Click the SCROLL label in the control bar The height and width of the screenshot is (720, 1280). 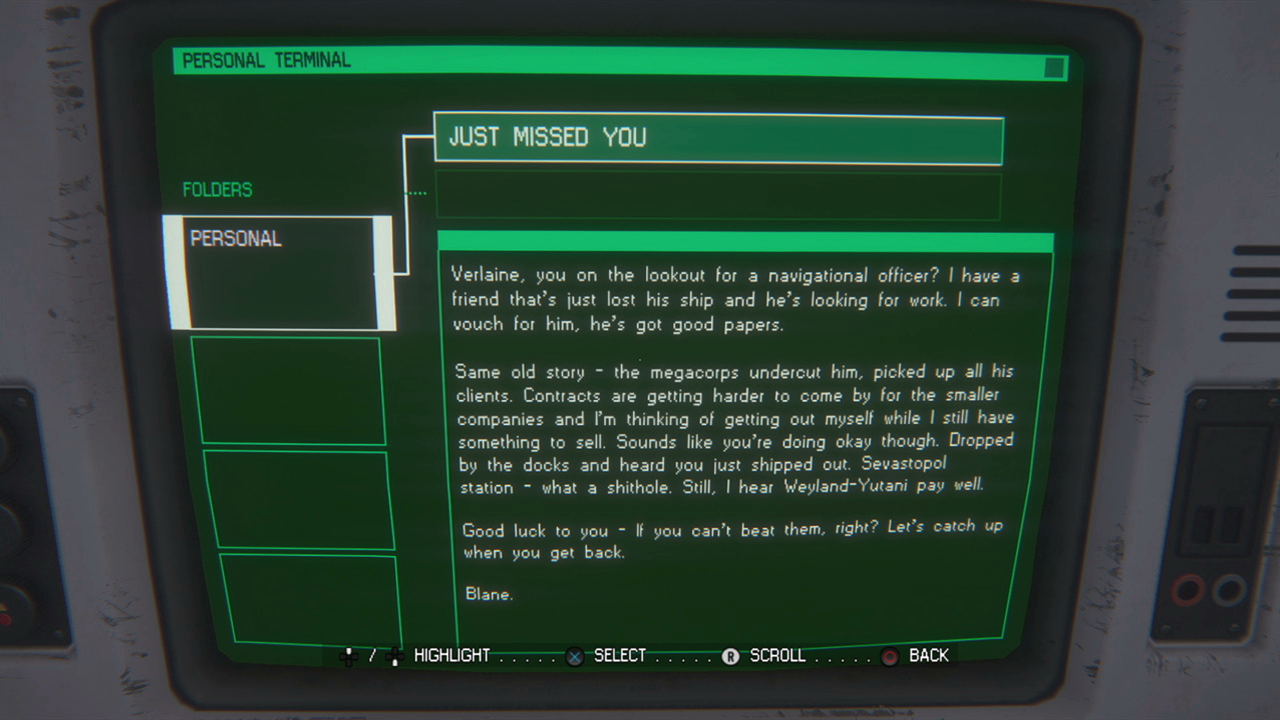tap(778, 656)
